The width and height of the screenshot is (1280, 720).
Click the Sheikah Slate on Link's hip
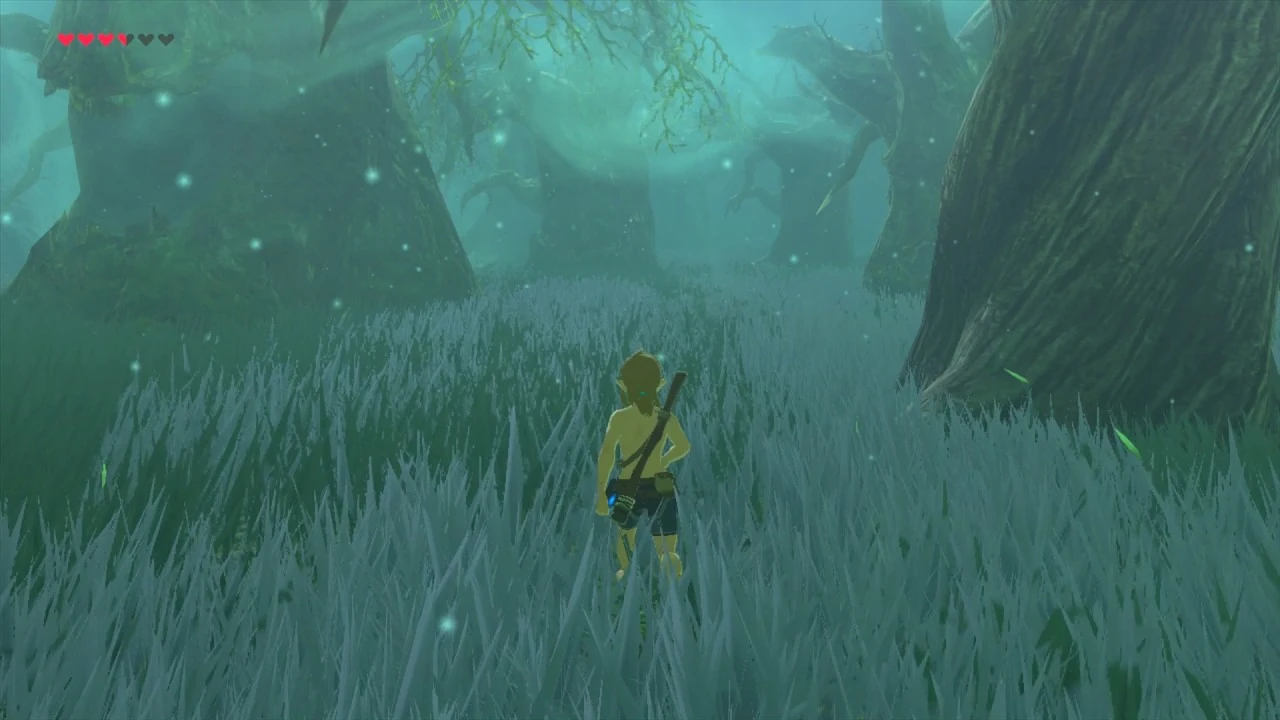pyautogui.click(x=620, y=503)
